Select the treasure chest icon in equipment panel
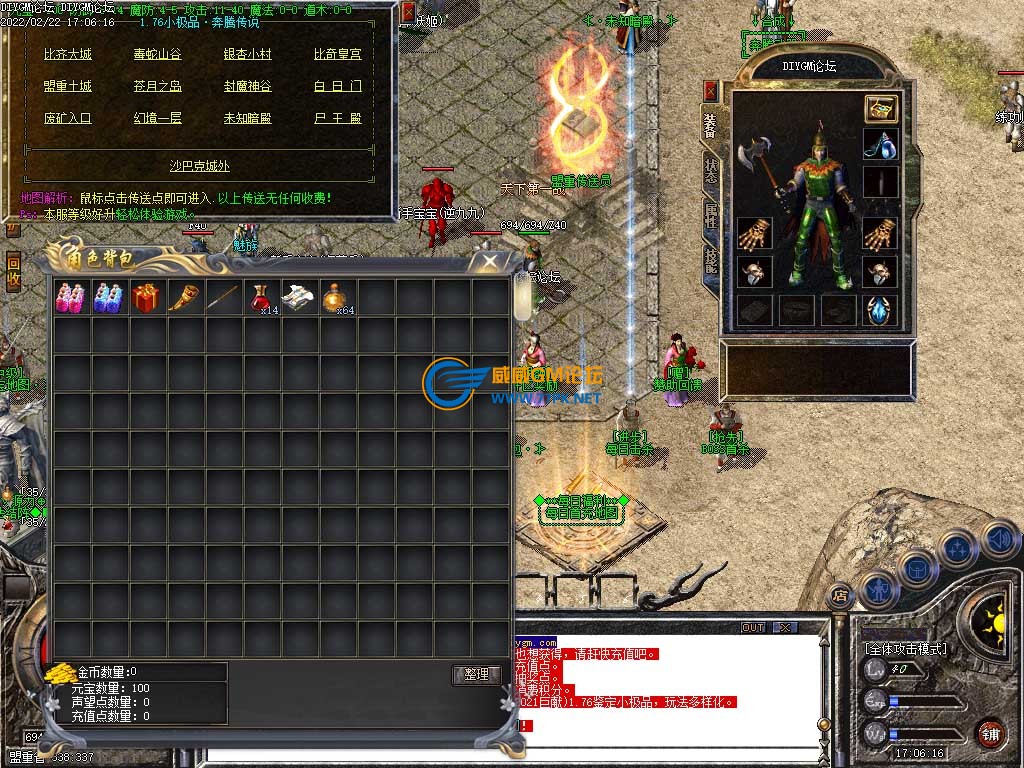The height and width of the screenshot is (768, 1024). (x=881, y=108)
